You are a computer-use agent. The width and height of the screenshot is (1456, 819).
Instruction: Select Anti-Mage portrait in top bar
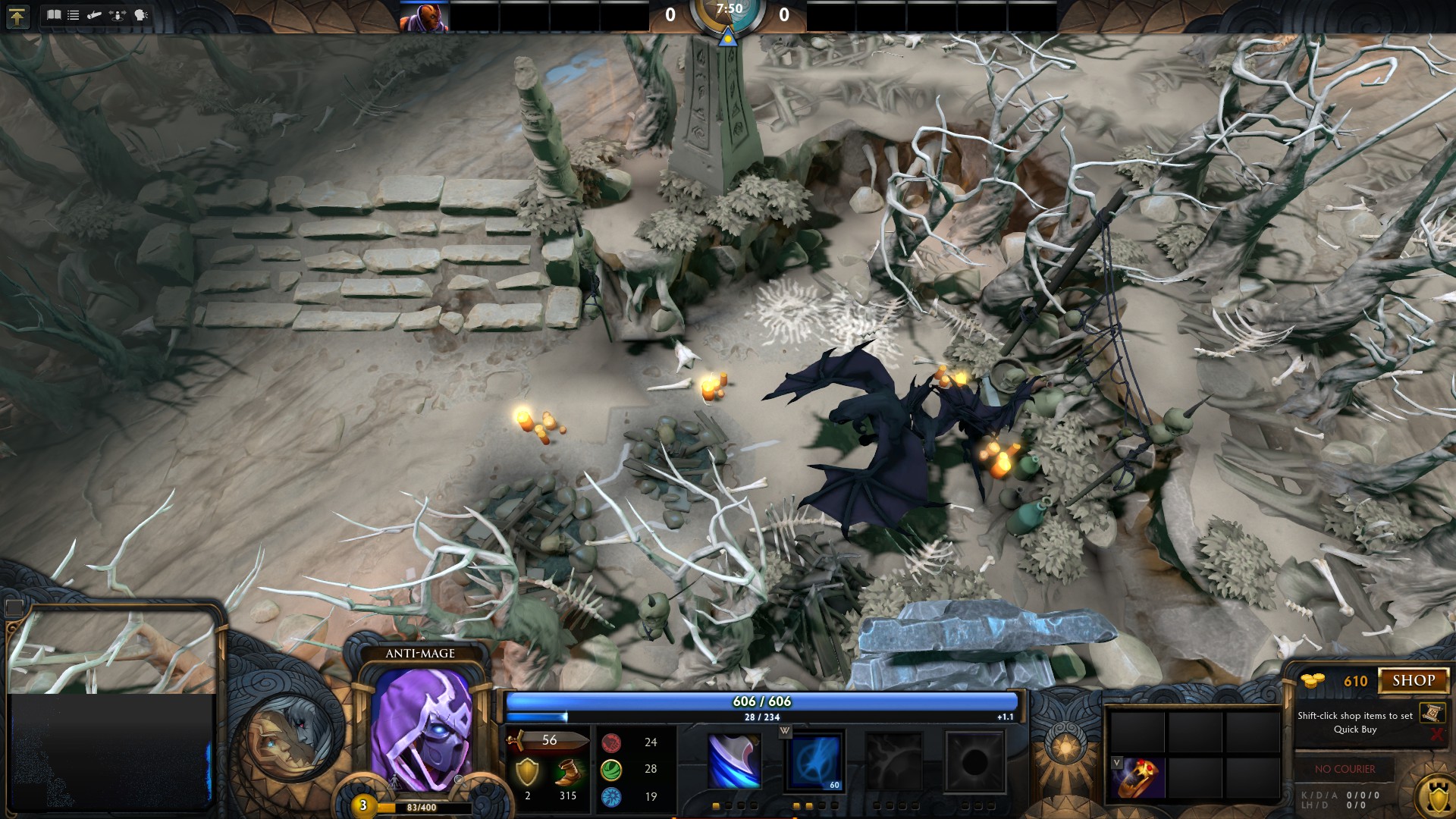coord(425,17)
